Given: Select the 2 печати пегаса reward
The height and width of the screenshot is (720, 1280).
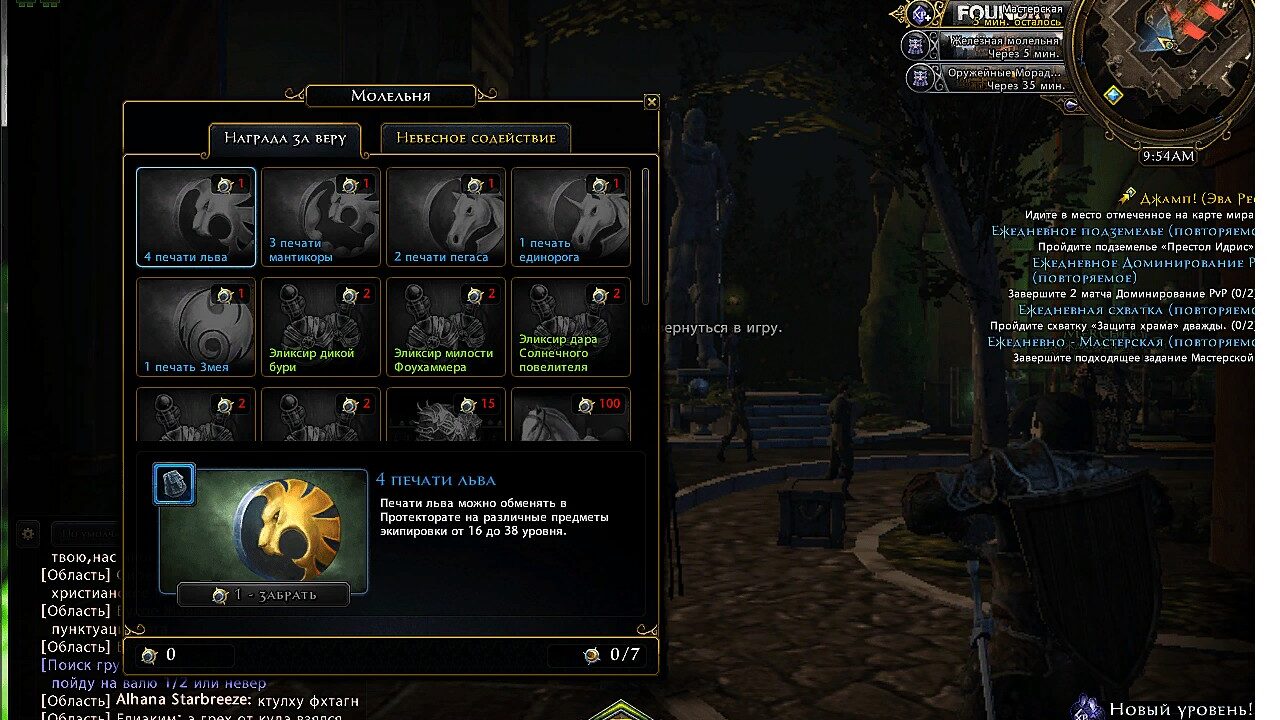Looking at the screenshot, I should (x=446, y=217).
